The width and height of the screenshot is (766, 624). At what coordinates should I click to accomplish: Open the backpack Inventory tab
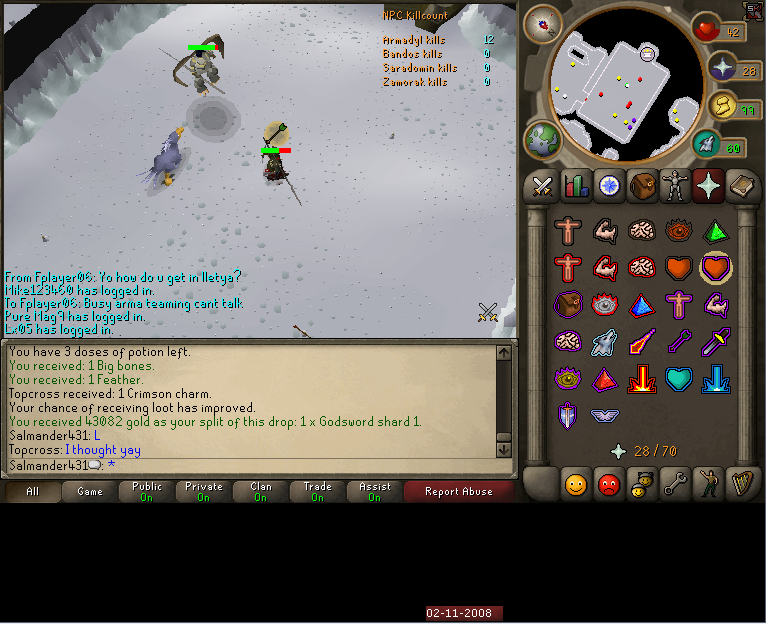tap(643, 186)
